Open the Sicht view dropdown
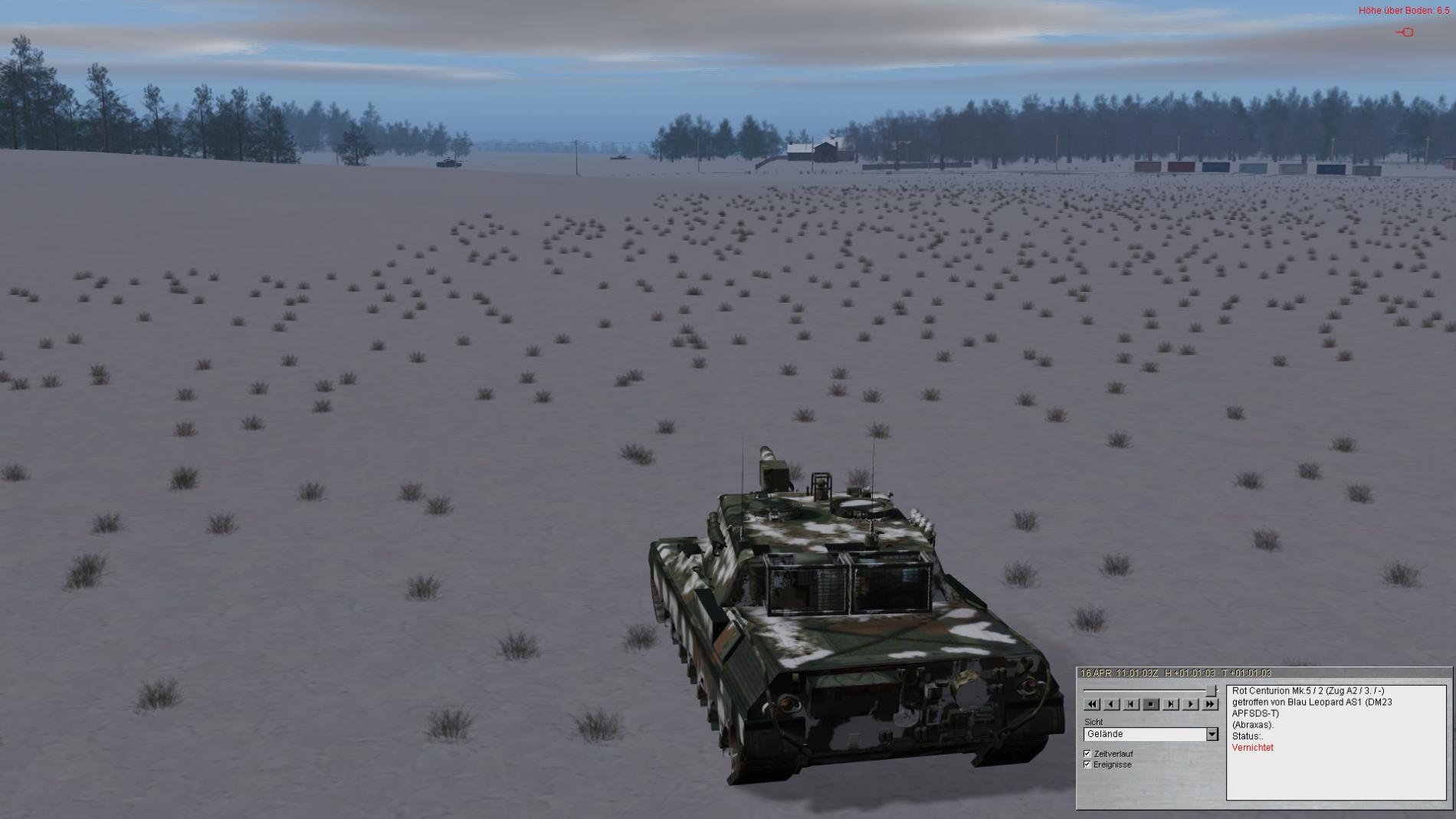1456x819 pixels. pos(1212,734)
